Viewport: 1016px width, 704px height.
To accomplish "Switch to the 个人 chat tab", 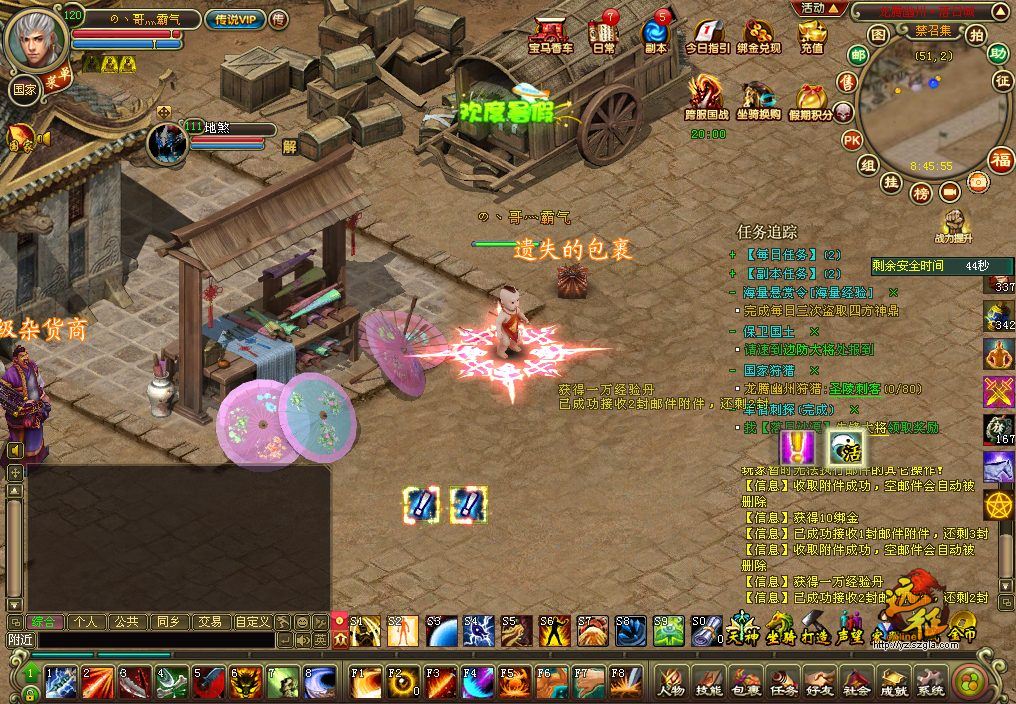I will point(86,621).
